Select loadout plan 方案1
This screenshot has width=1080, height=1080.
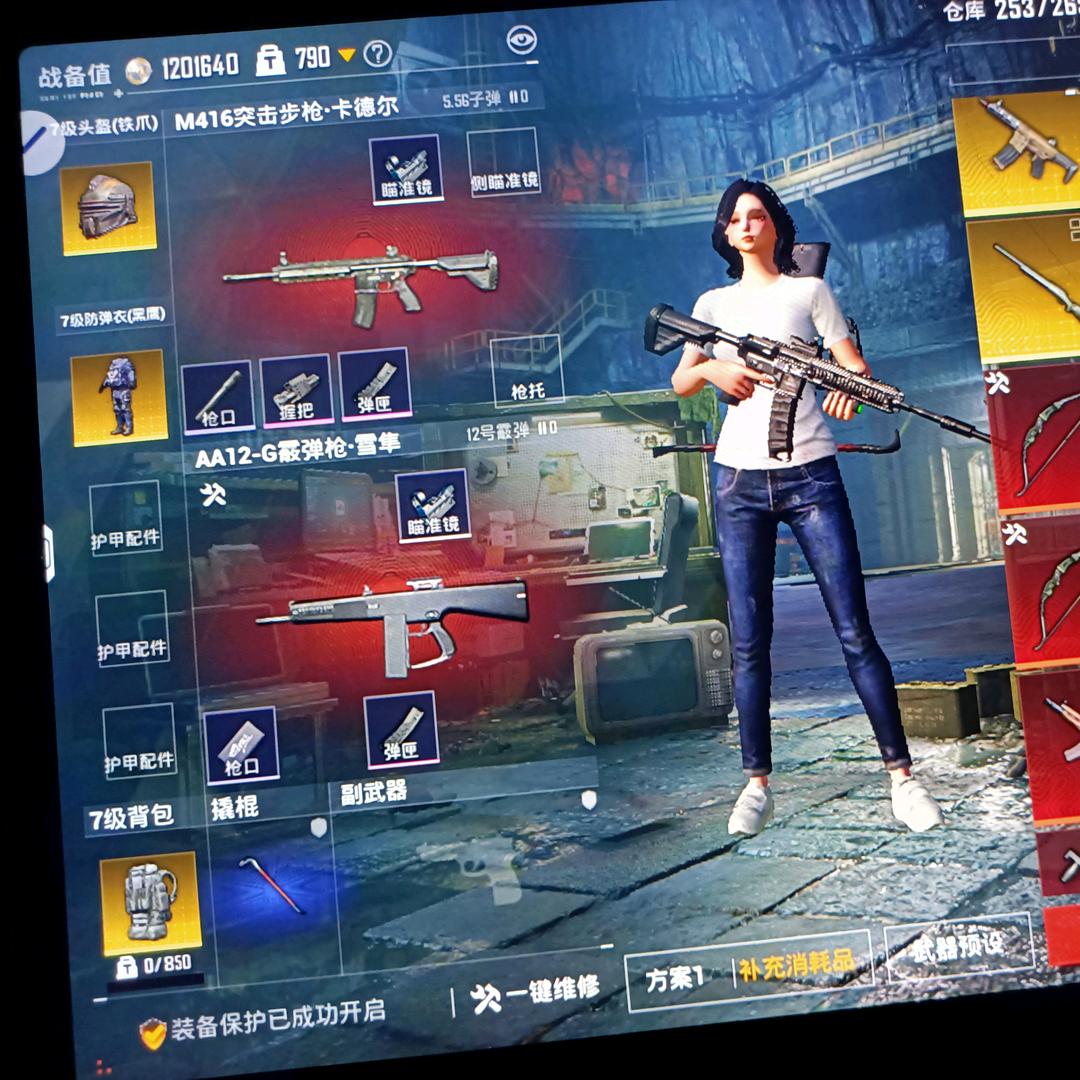pyautogui.click(x=676, y=976)
